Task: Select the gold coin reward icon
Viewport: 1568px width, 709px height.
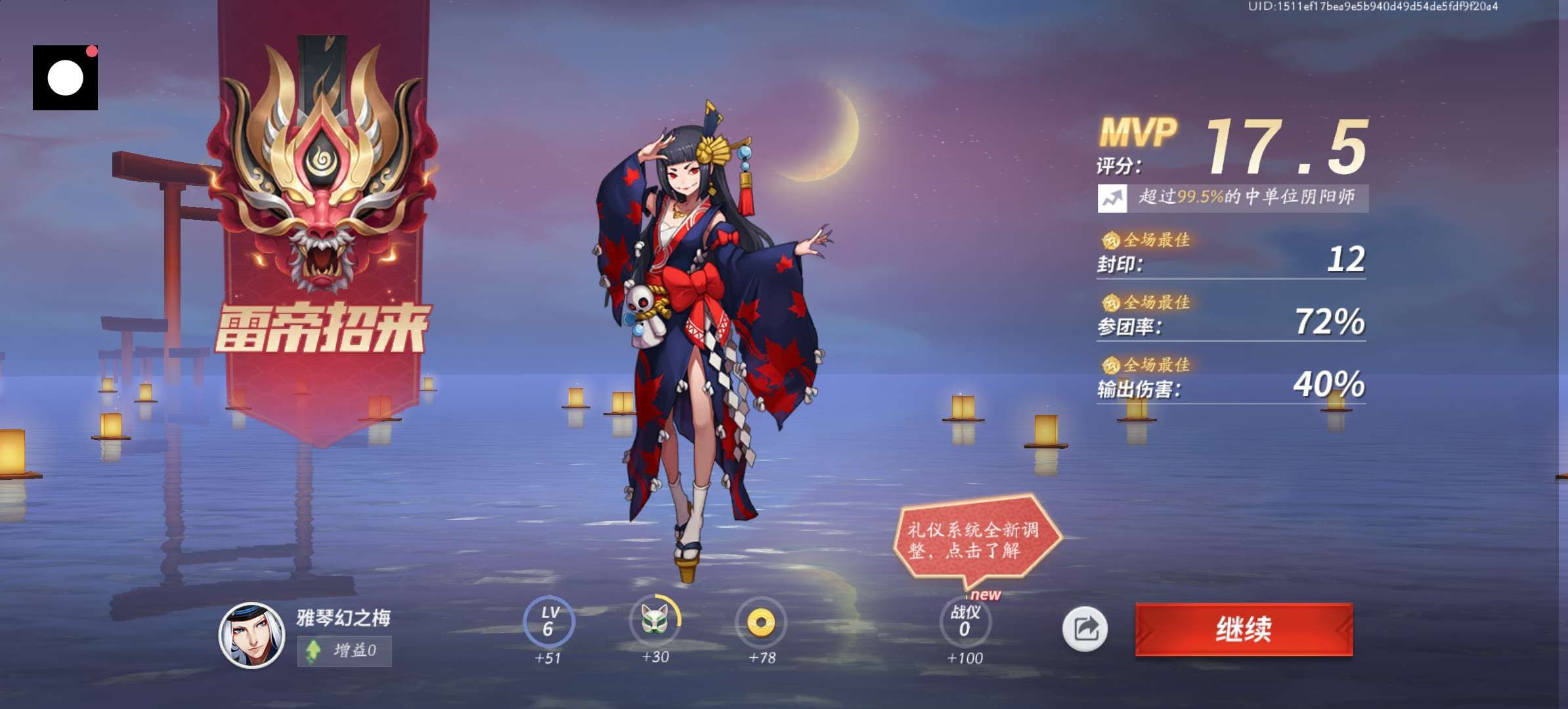Action: (761, 621)
